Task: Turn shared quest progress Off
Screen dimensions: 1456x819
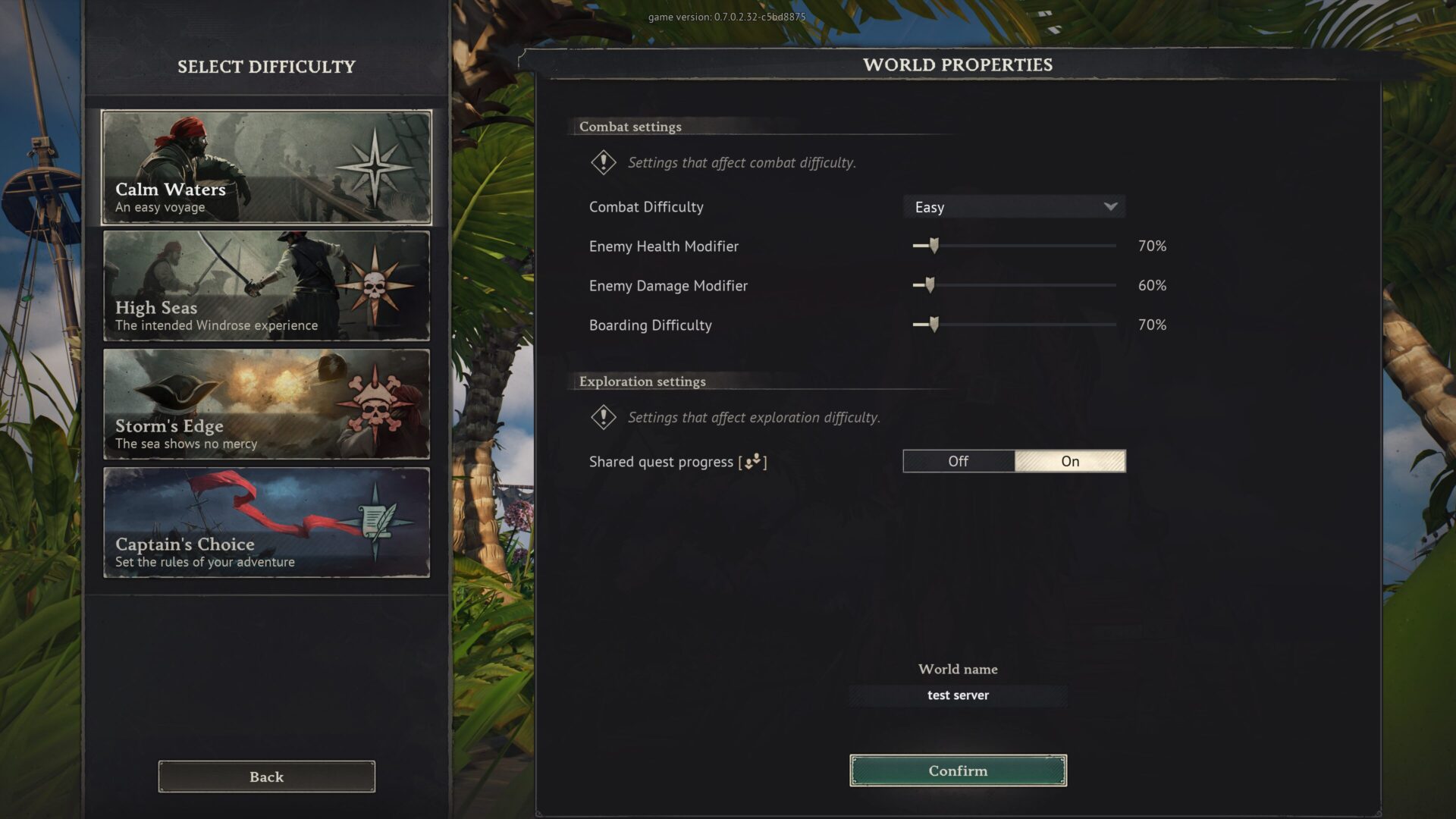Action: click(x=959, y=461)
